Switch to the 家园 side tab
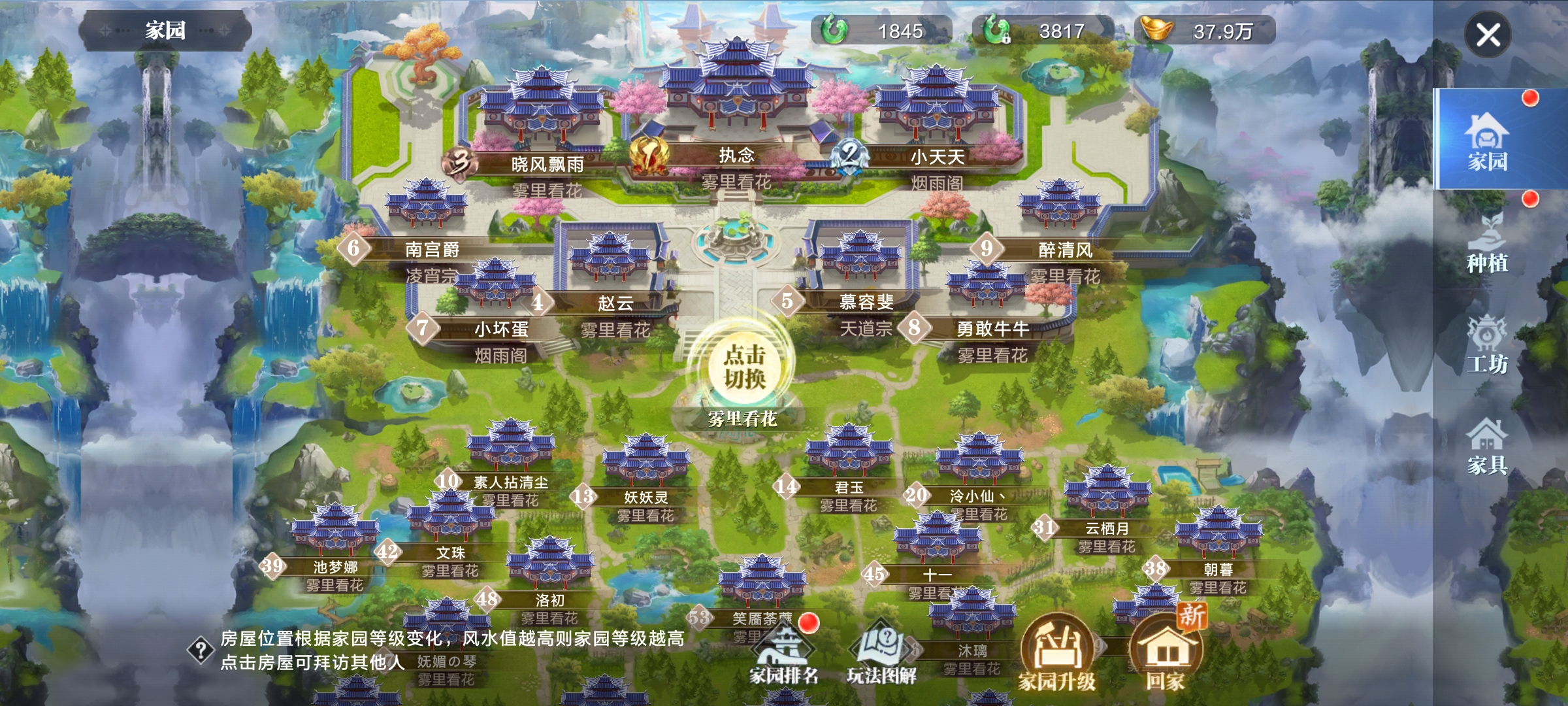The height and width of the screenshot is (706, 1568). (x=1488, y=139)
